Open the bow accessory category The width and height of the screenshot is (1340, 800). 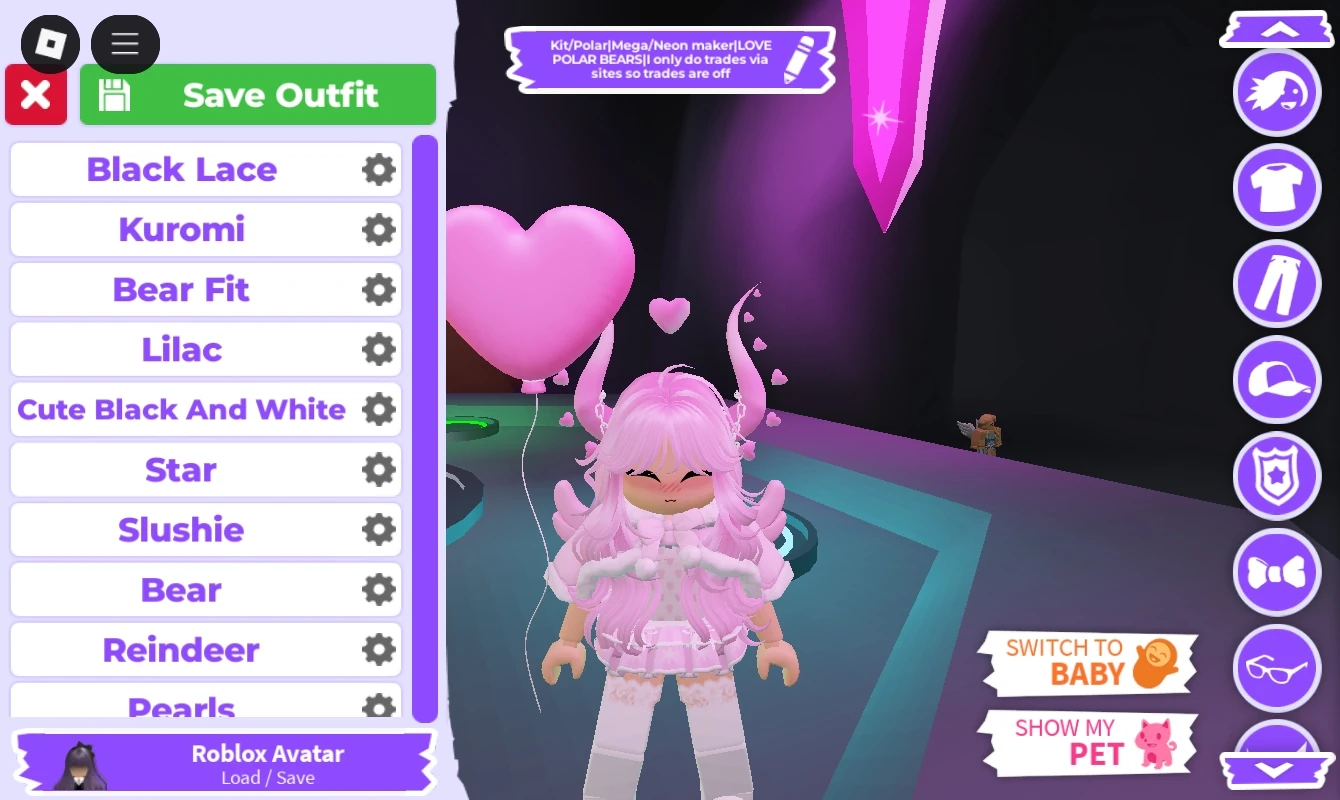(x=1277, y=573)
